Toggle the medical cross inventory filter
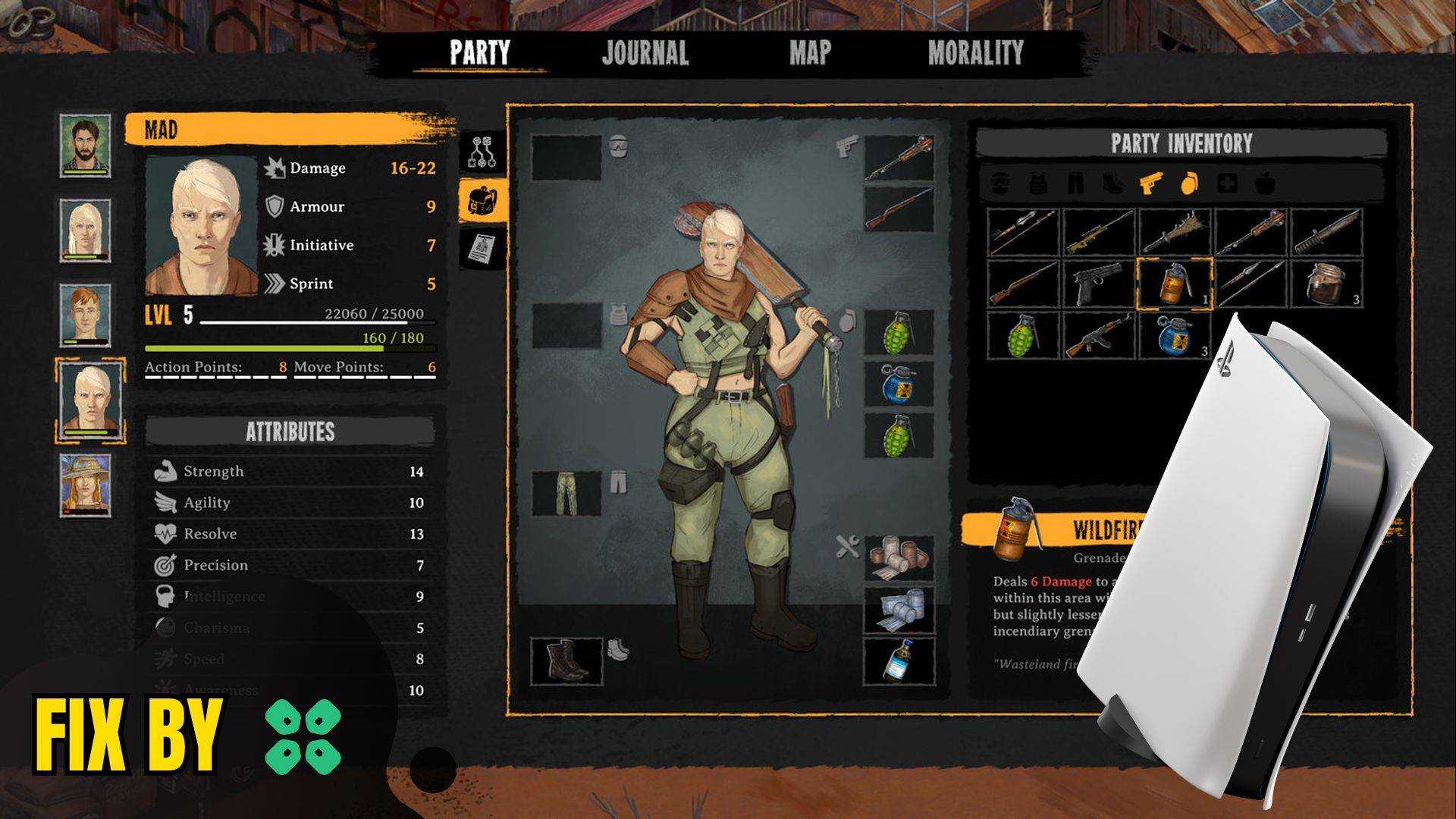Viewport: 1456px width, 819px height. tap(1226, 184)
